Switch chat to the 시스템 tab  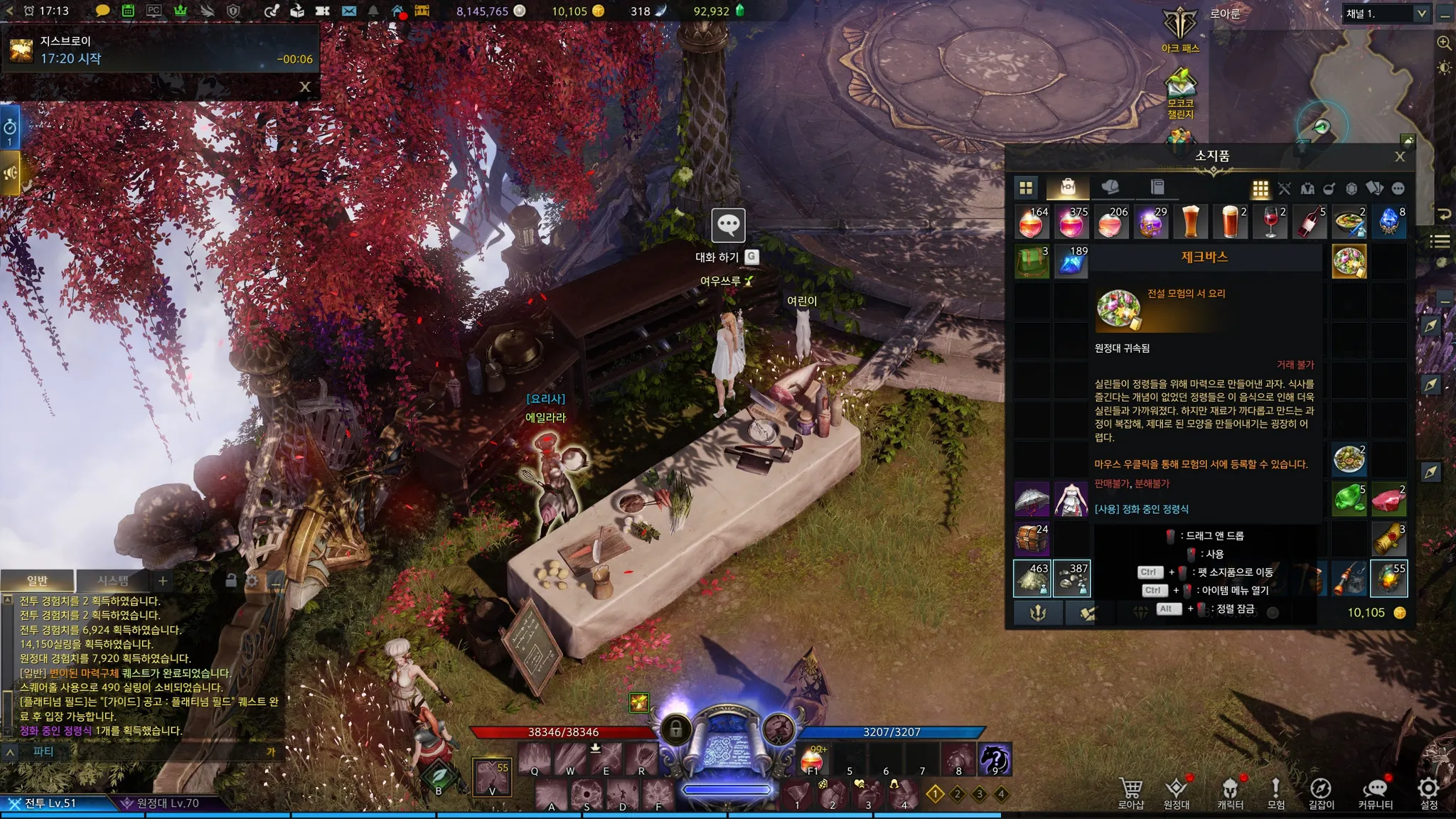113,581
